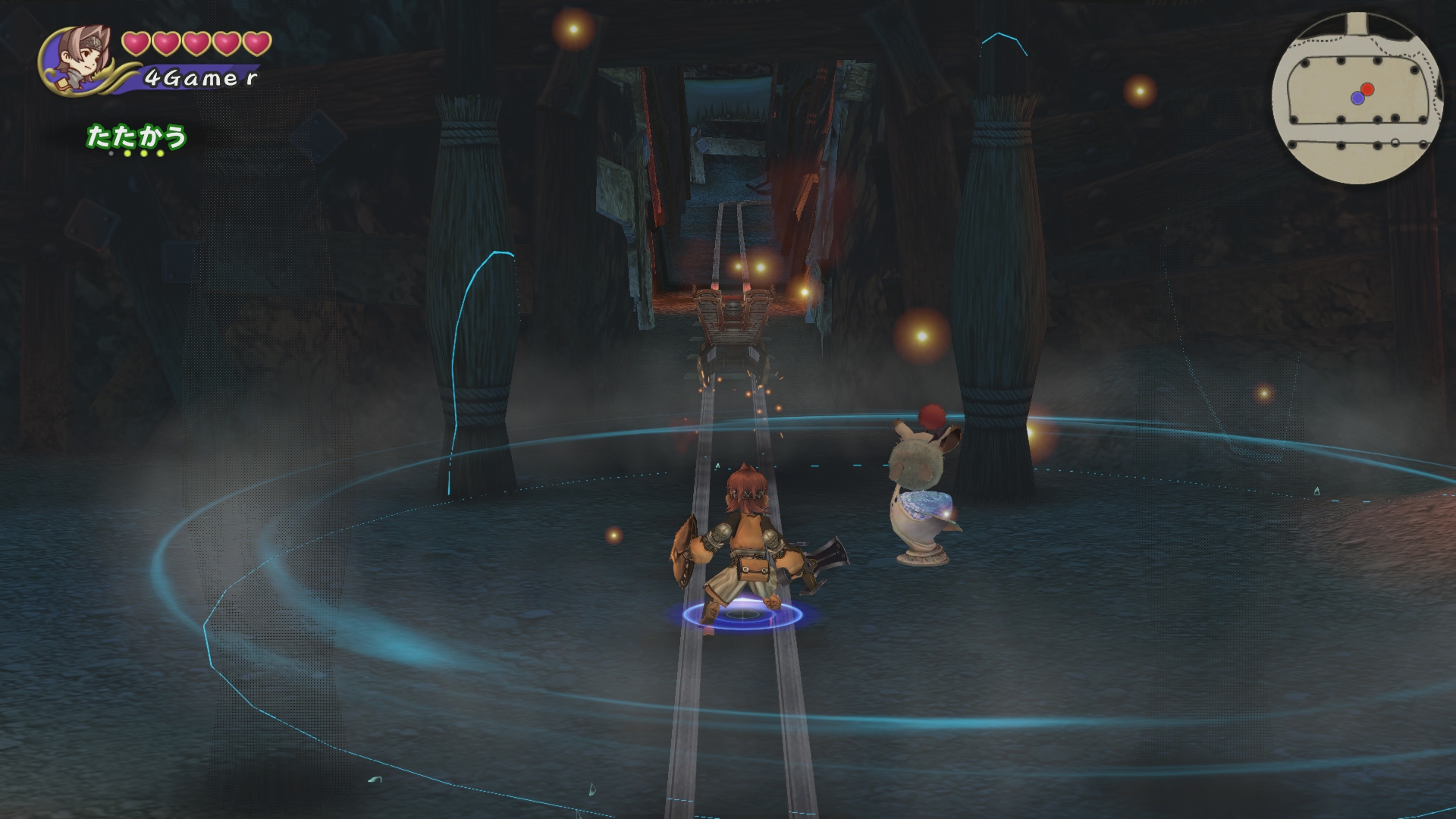
Task: Toggle the third yellow command dot
Action: pyautogui.click(x=160, y=153)
